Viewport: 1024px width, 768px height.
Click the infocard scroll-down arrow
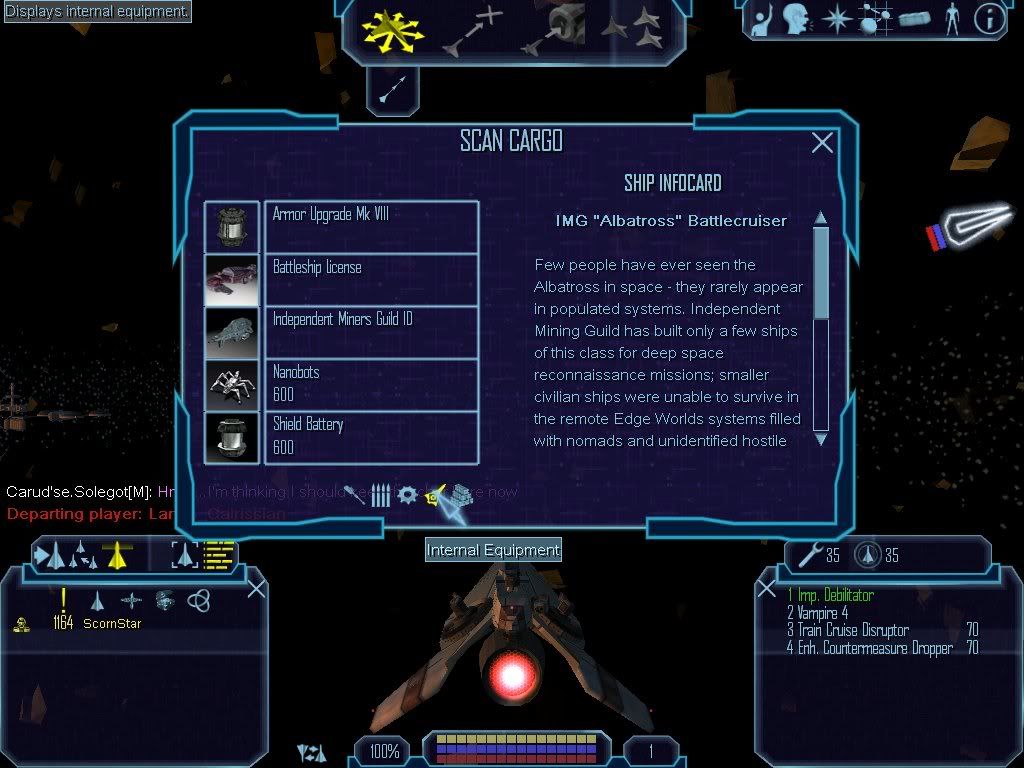pyautogui.click(x=821, y=438)
